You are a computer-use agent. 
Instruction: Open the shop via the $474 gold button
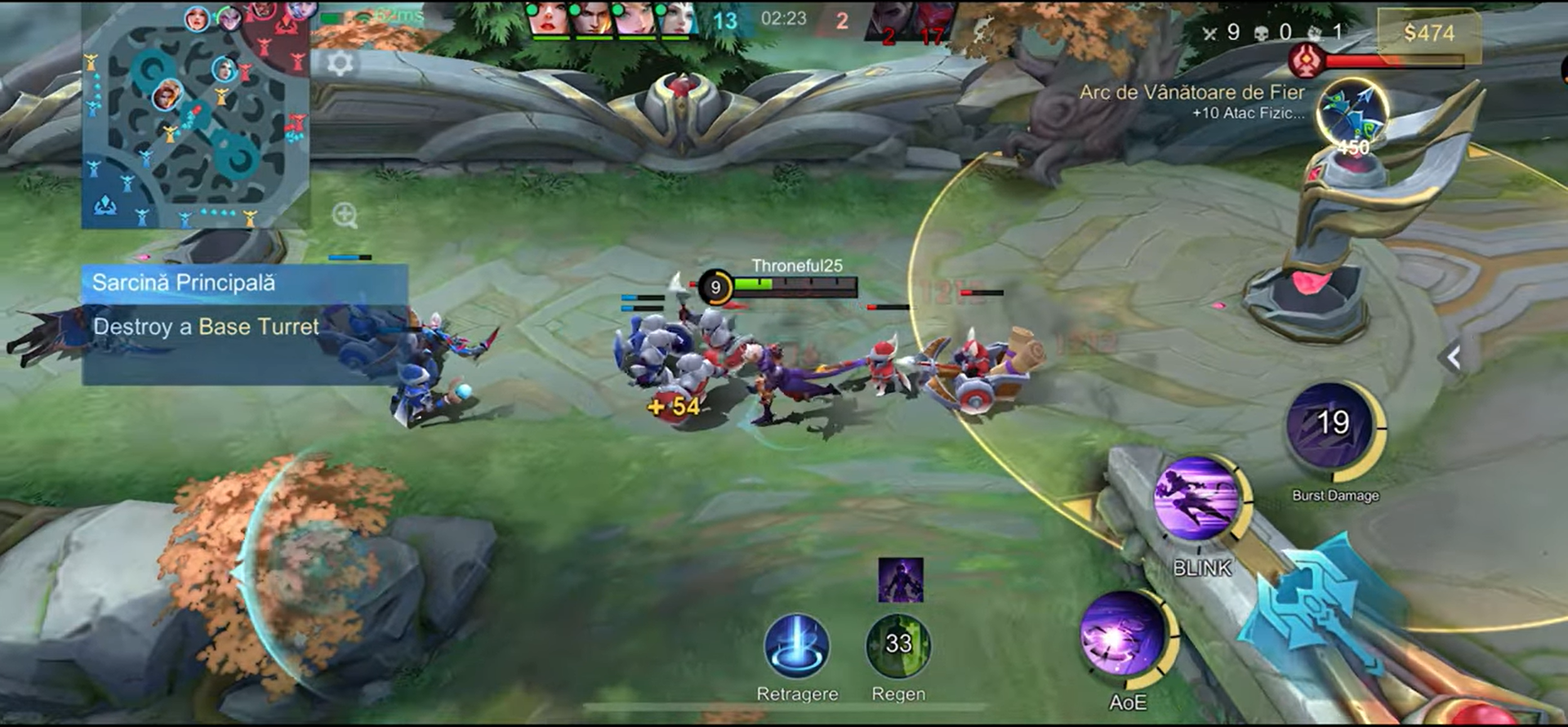click(x=1428, y=33)
